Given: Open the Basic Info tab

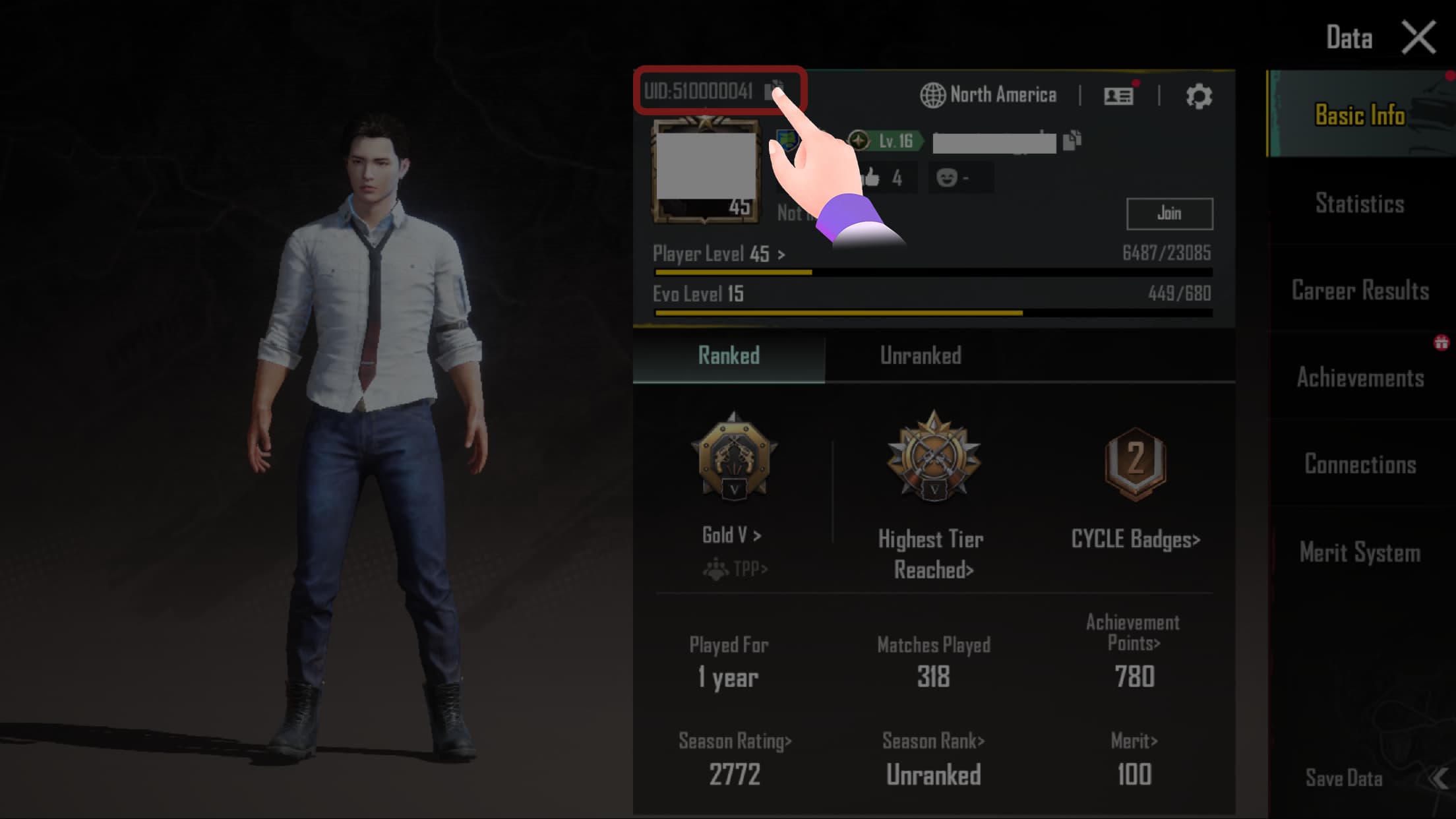Looking at the screenshot, I should tap(1360, 115).
